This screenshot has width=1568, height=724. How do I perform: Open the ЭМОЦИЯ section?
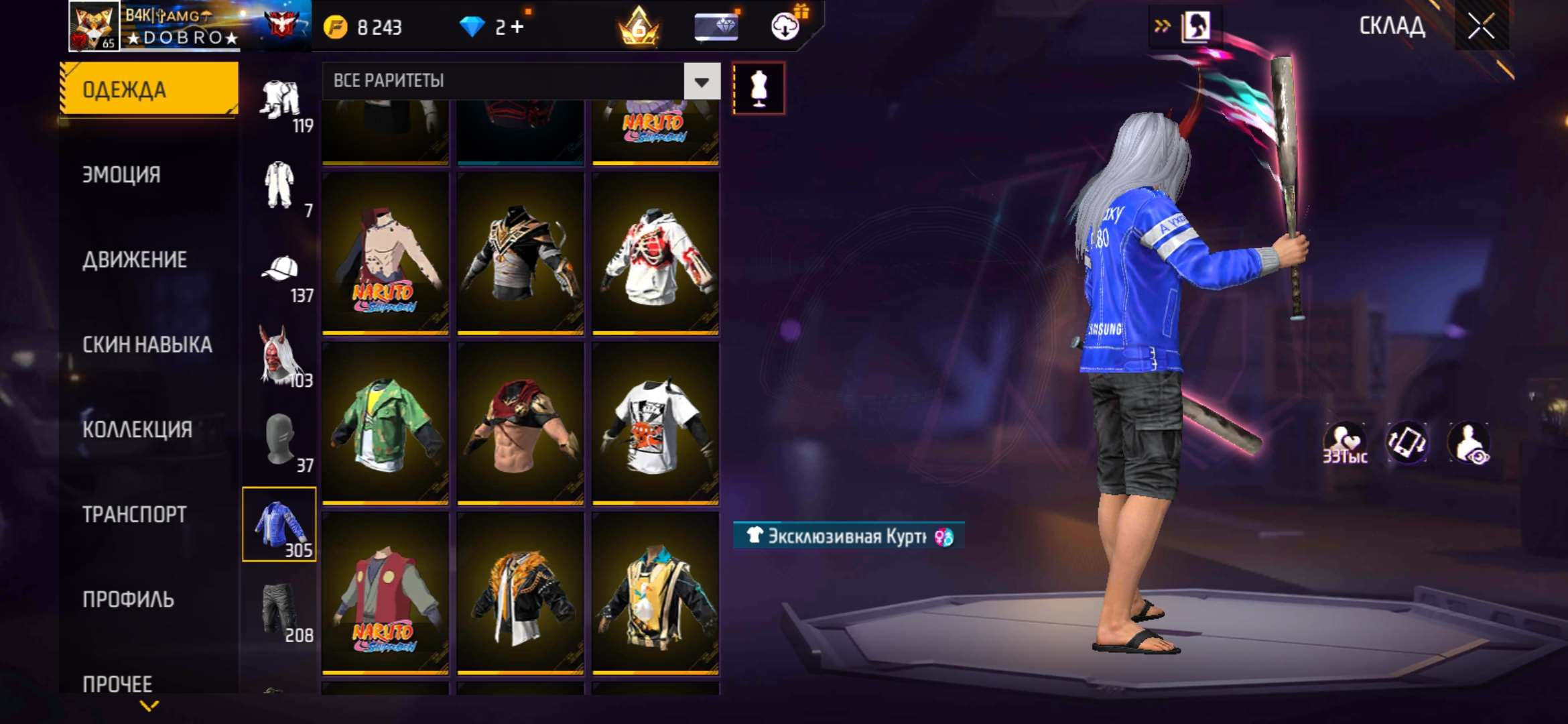tap(121, 175)
